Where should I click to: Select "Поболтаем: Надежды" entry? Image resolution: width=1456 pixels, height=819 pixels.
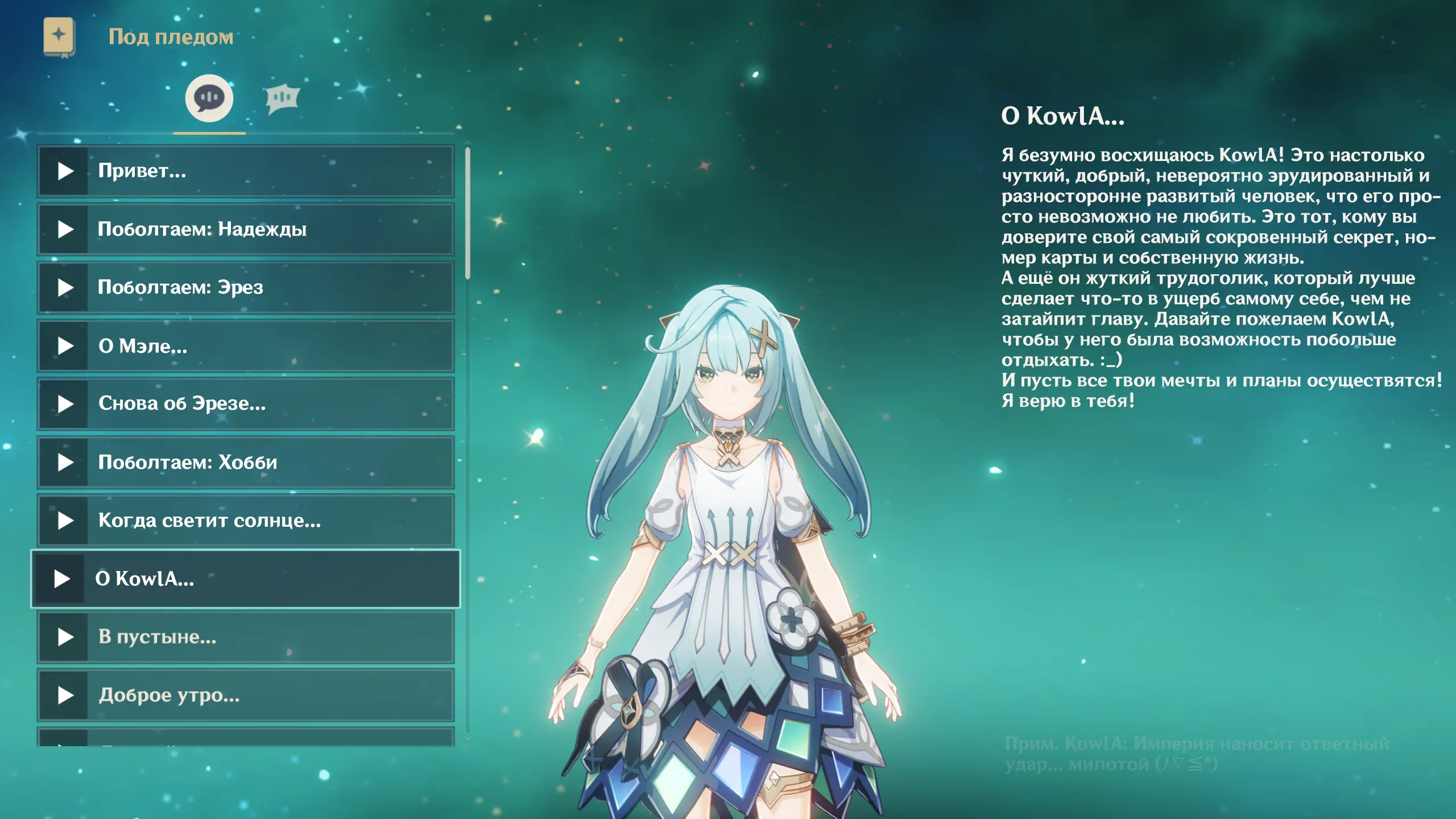pyautogui.click(x=246, y=229)
